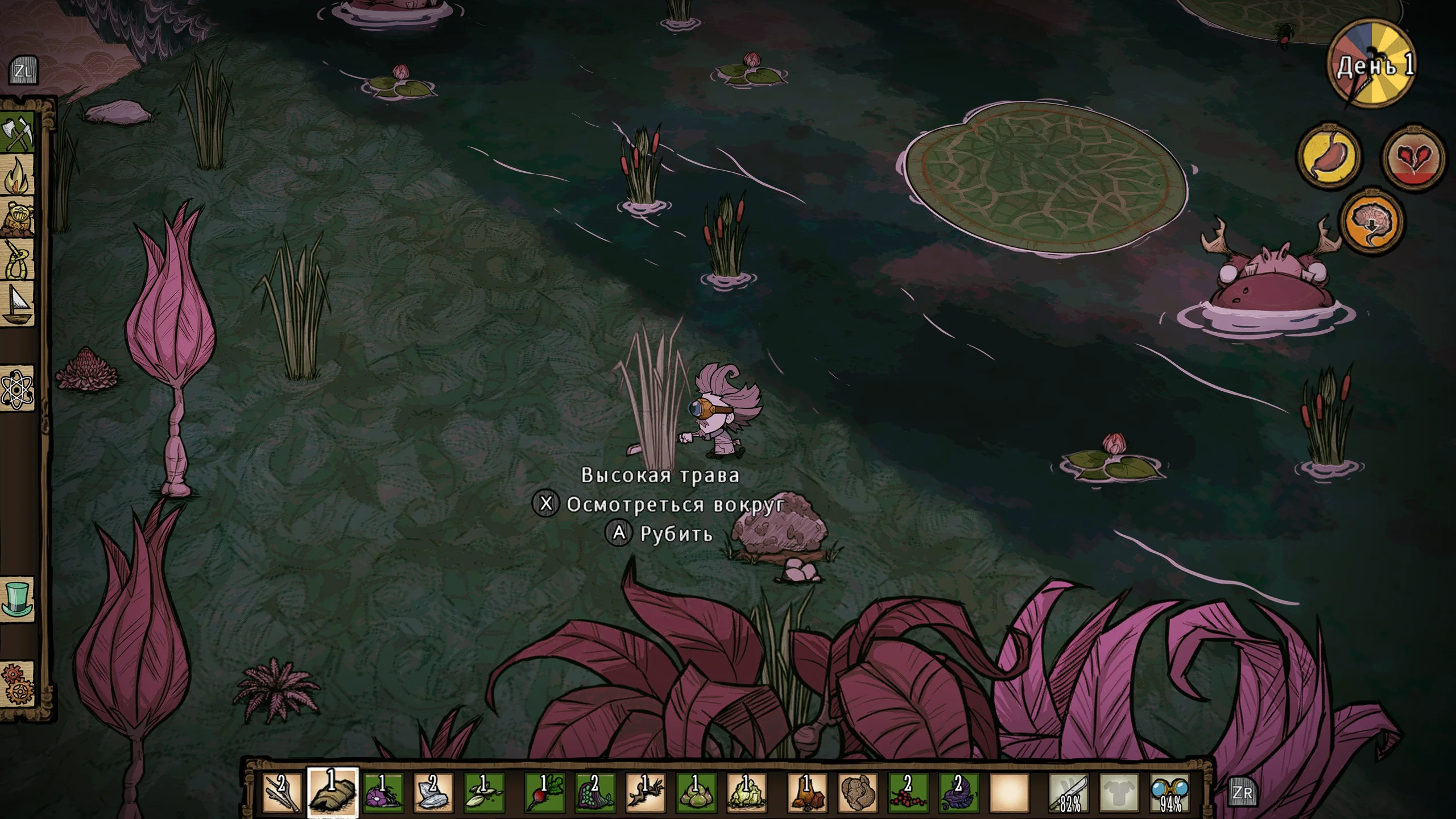Select the red radish inventory slot
1456x819 pixels.
click(544, 792)
